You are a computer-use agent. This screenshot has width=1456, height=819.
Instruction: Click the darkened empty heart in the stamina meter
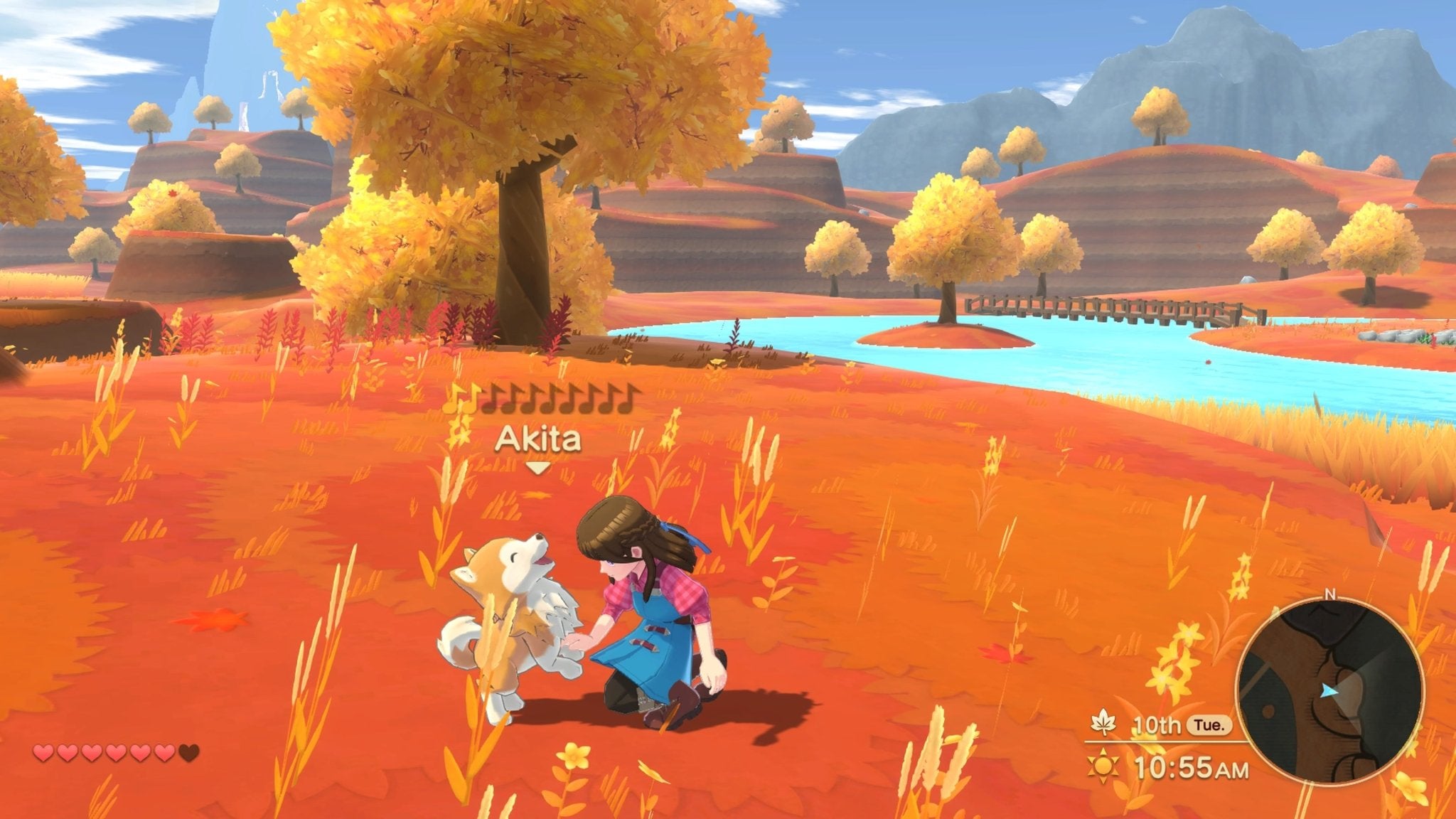[x=189, y=752]
